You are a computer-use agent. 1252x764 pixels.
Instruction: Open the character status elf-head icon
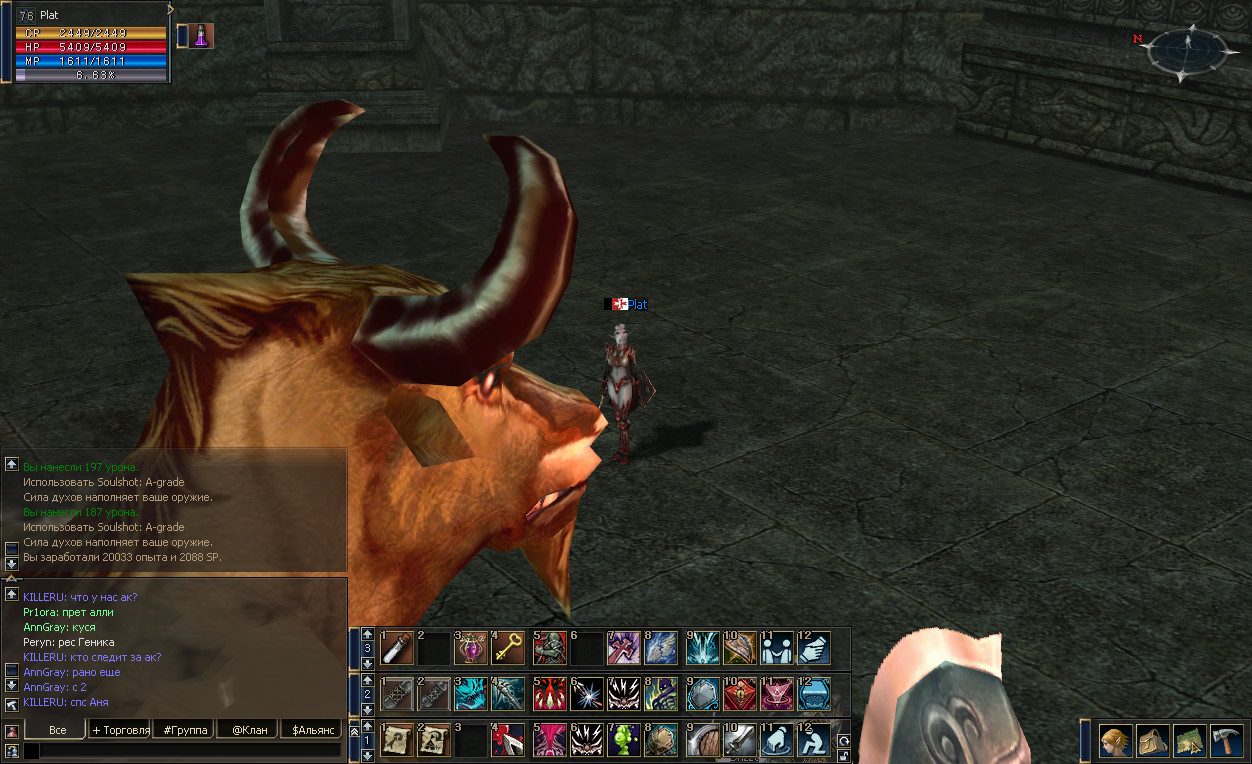(x=1116, y=741)
